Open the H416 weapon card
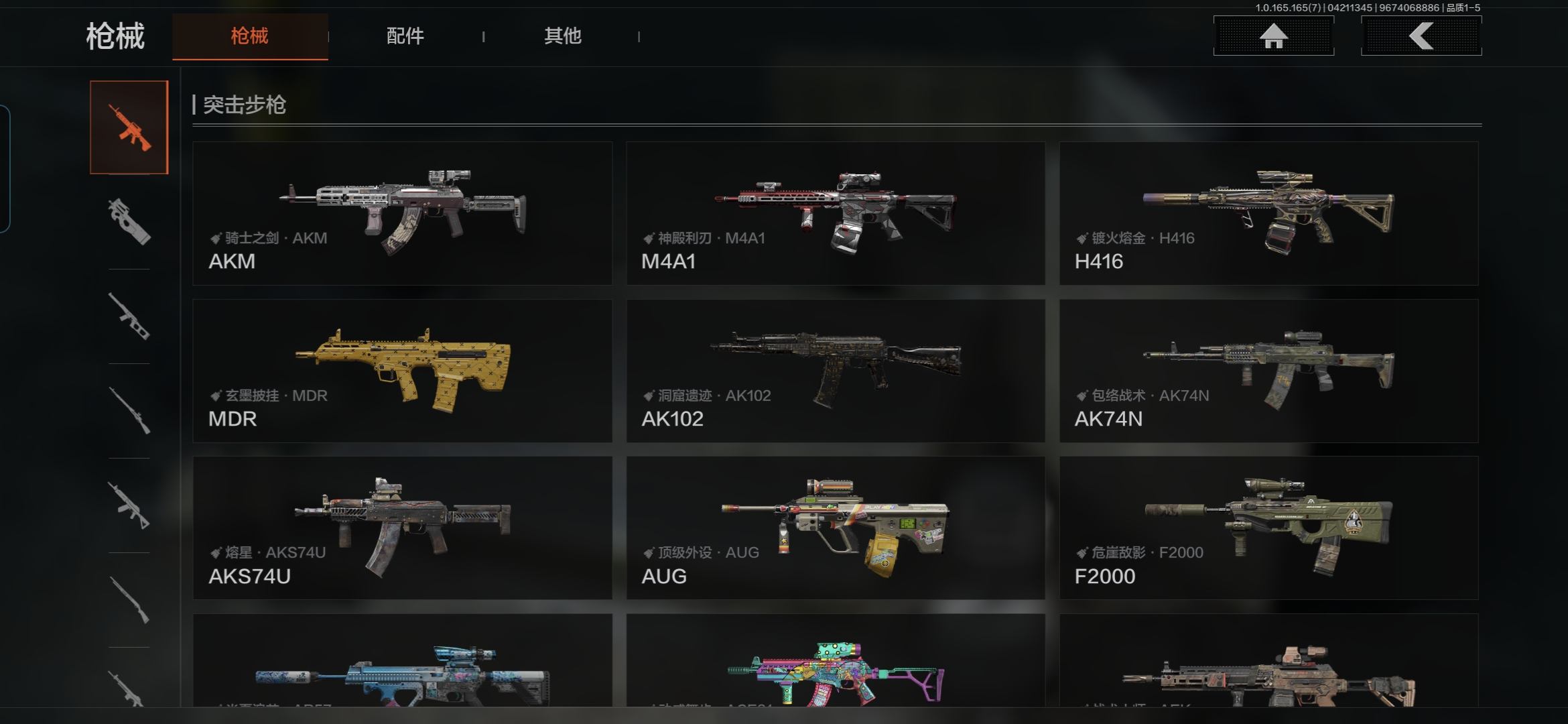 pyautogui.click(x=1268, y=213)
